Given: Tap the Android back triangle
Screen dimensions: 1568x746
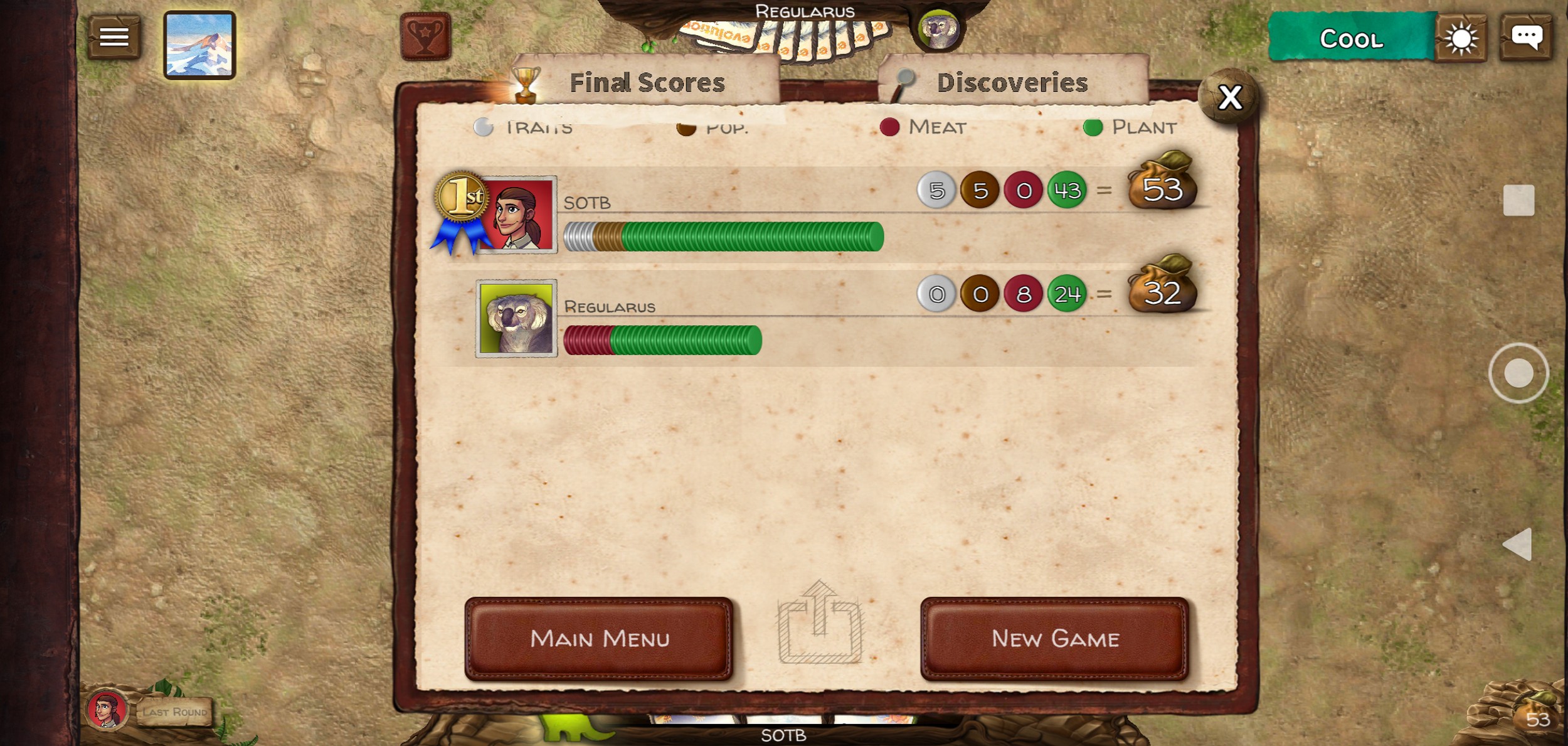Looking at the screenshot, I should click(x=1518, y=544).
